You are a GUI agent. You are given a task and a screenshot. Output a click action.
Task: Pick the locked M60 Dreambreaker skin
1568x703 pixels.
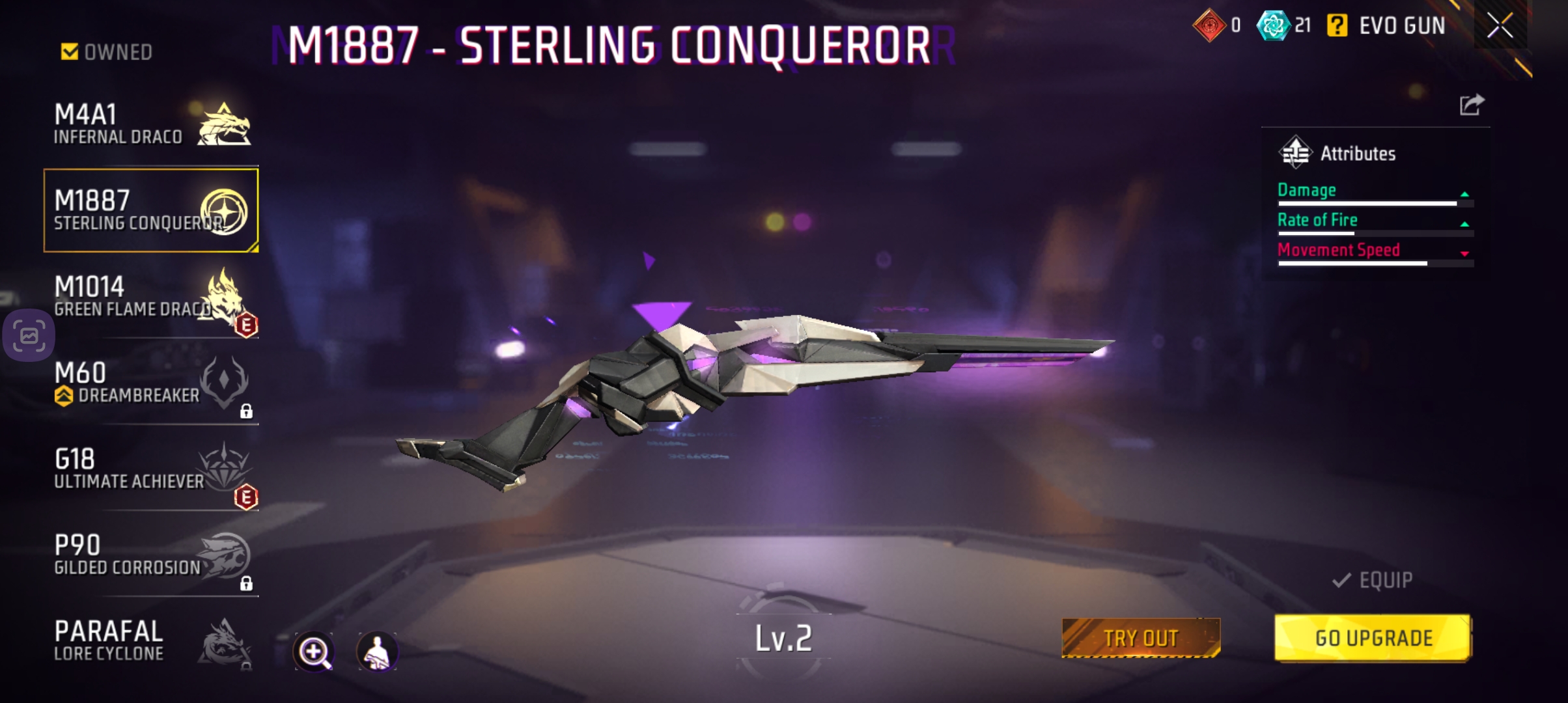(x=151, y=383)
